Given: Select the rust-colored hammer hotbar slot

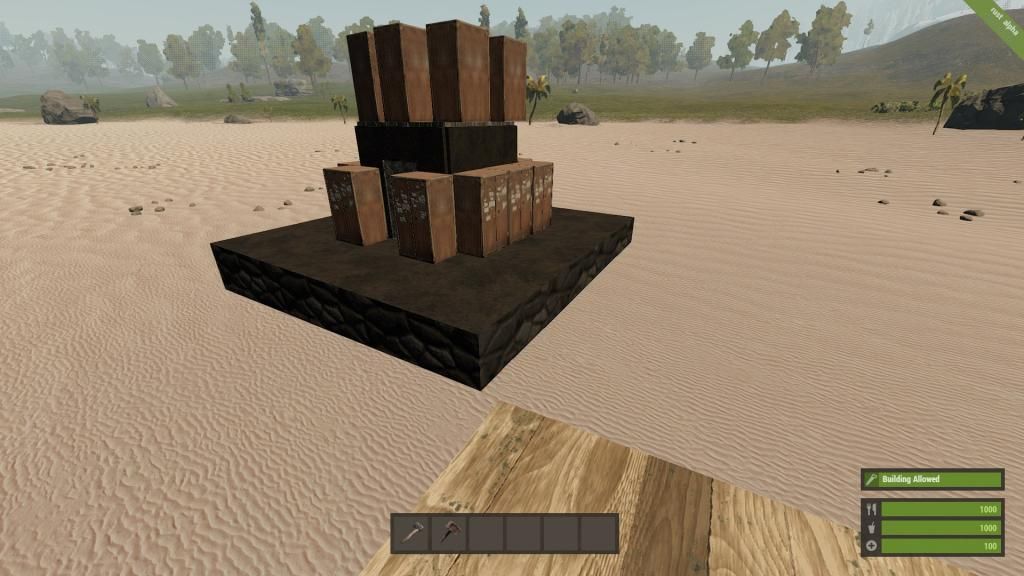Looking at the screenshot, I should click(448, 533).
